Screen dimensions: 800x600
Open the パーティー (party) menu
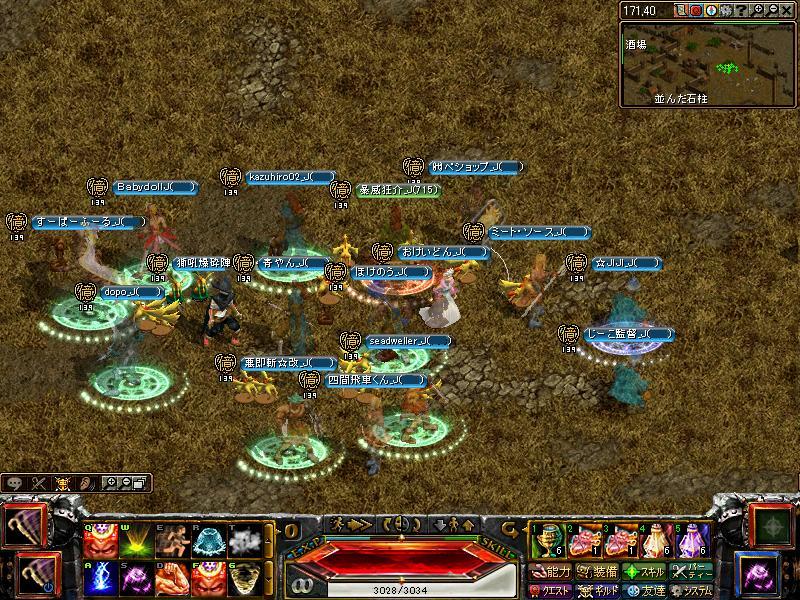(x=692, y=572)
